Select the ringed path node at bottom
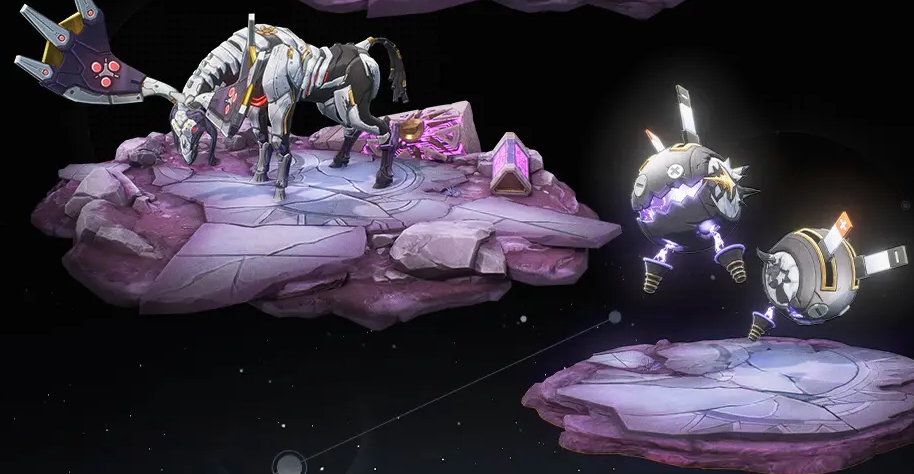 pyautogui.click(x=290, y=464)
